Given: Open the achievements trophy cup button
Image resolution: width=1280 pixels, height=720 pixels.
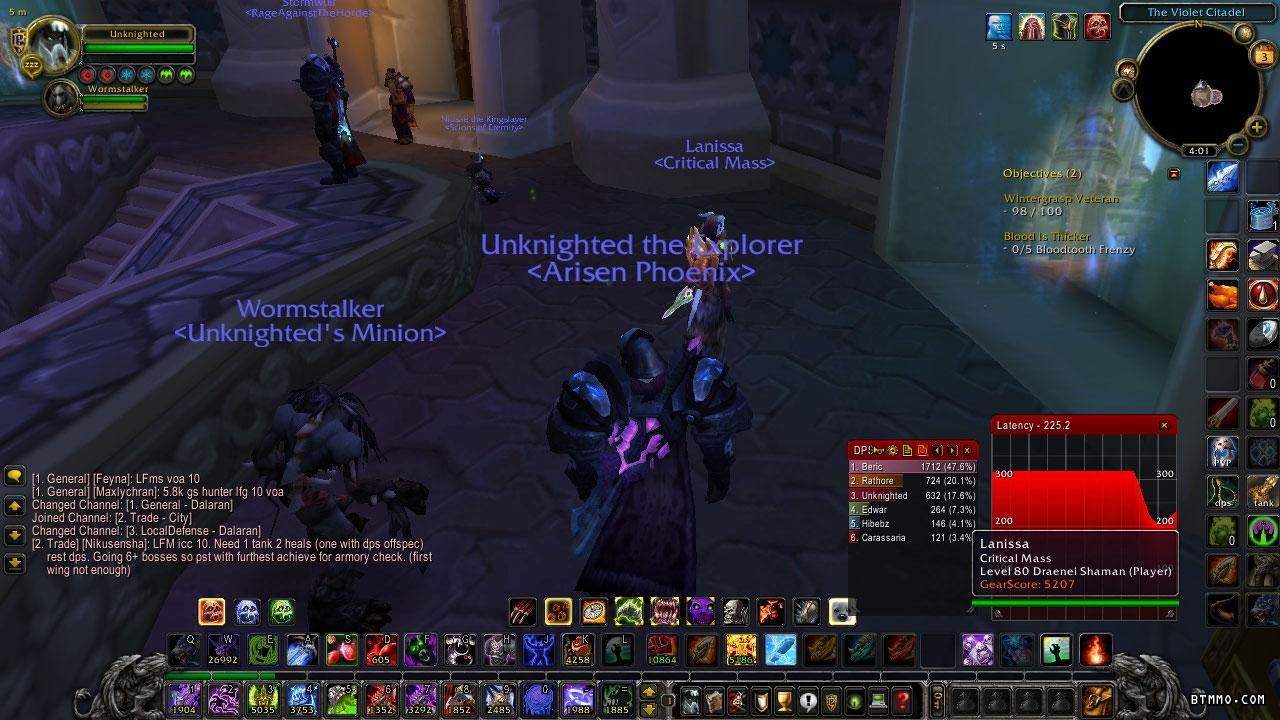Looking at the screenshot, I should (785, 700).
